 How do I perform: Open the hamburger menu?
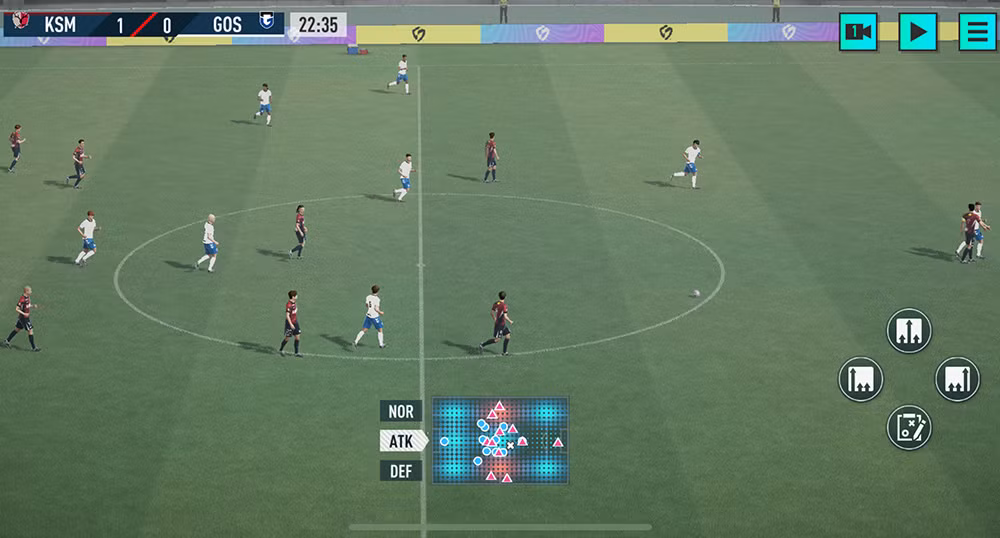977,32
